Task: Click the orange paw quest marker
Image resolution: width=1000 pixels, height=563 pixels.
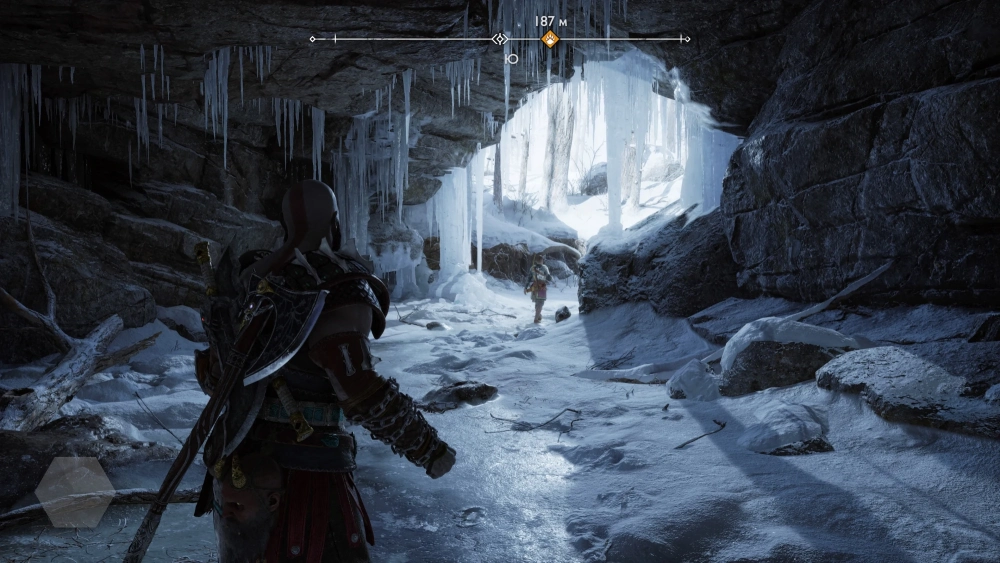Action: pos(549,39)
